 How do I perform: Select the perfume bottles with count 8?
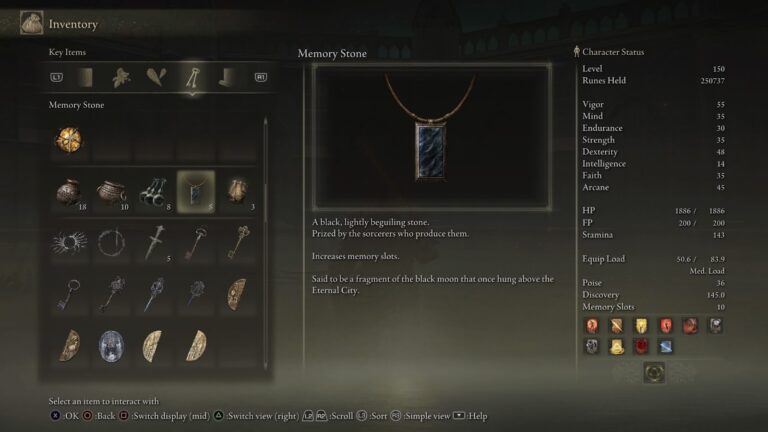click(x=153, y=190)
